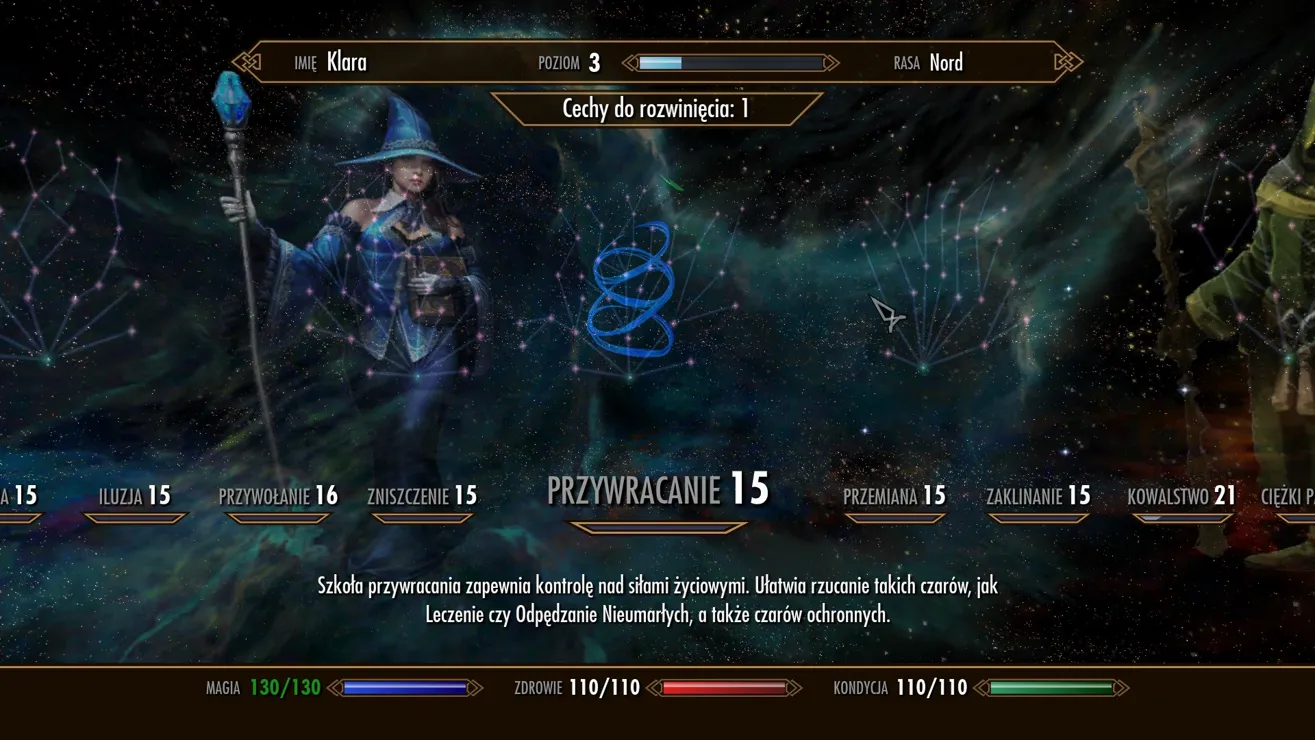The image size is (1315, 740).
Task: Click the blue spiral Przywracanie constellation
Action: coord(632,292)
